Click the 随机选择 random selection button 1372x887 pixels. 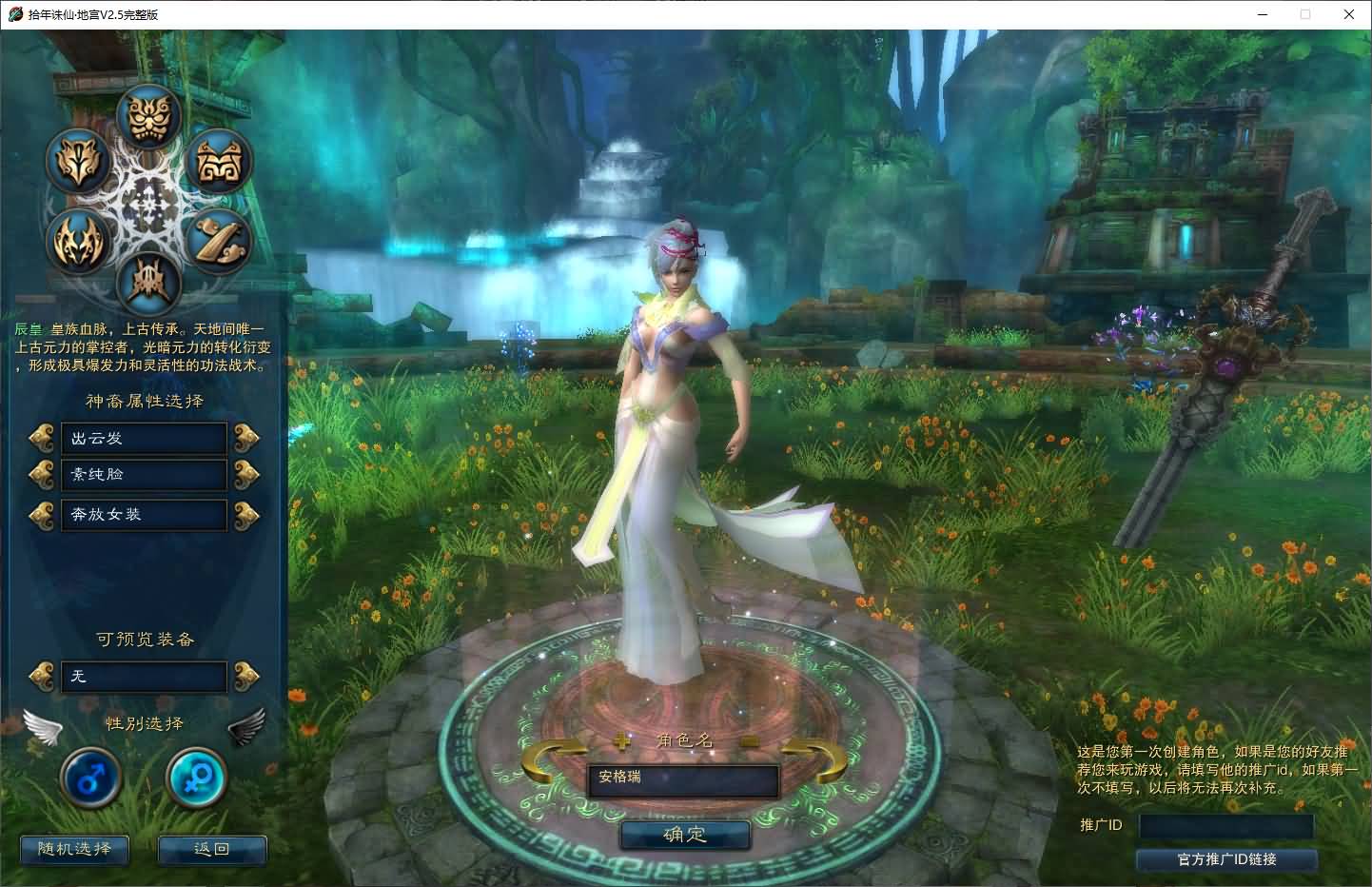click(74, 849)
